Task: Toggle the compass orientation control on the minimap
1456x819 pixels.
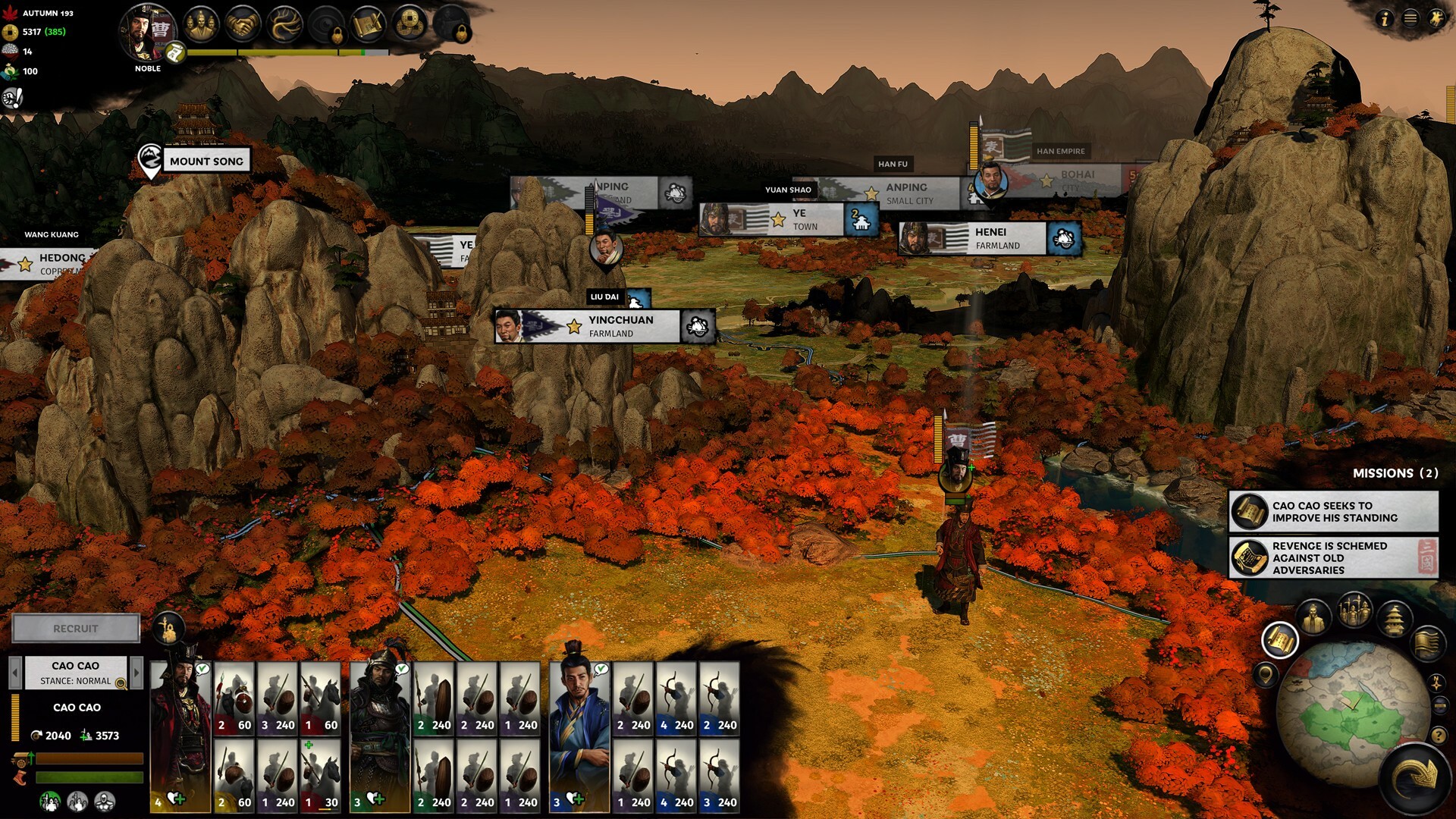Action: [1436, 683]
